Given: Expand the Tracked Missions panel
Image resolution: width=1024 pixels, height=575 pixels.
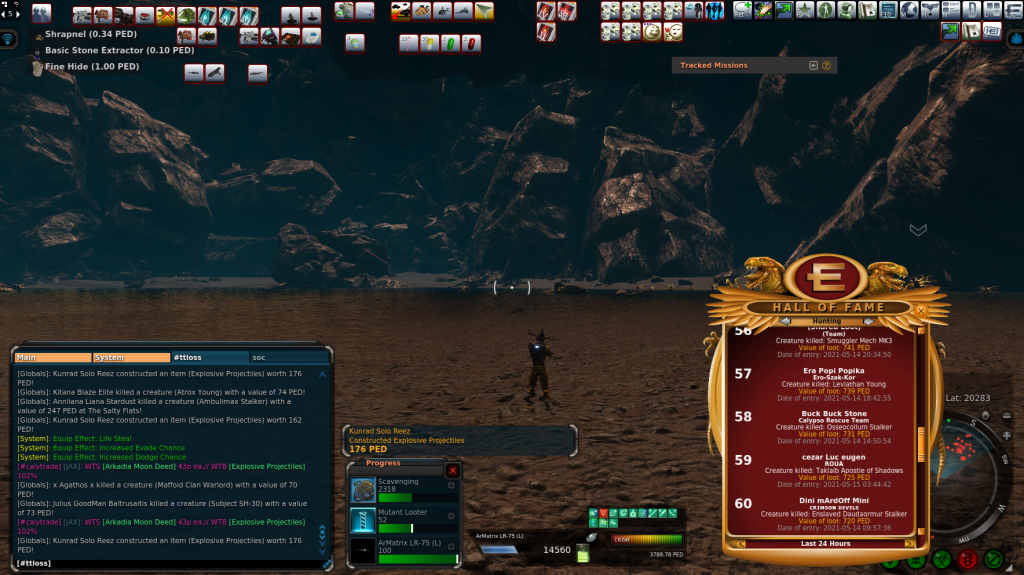Looking at the screenshot, I should (x=813, y=65).
